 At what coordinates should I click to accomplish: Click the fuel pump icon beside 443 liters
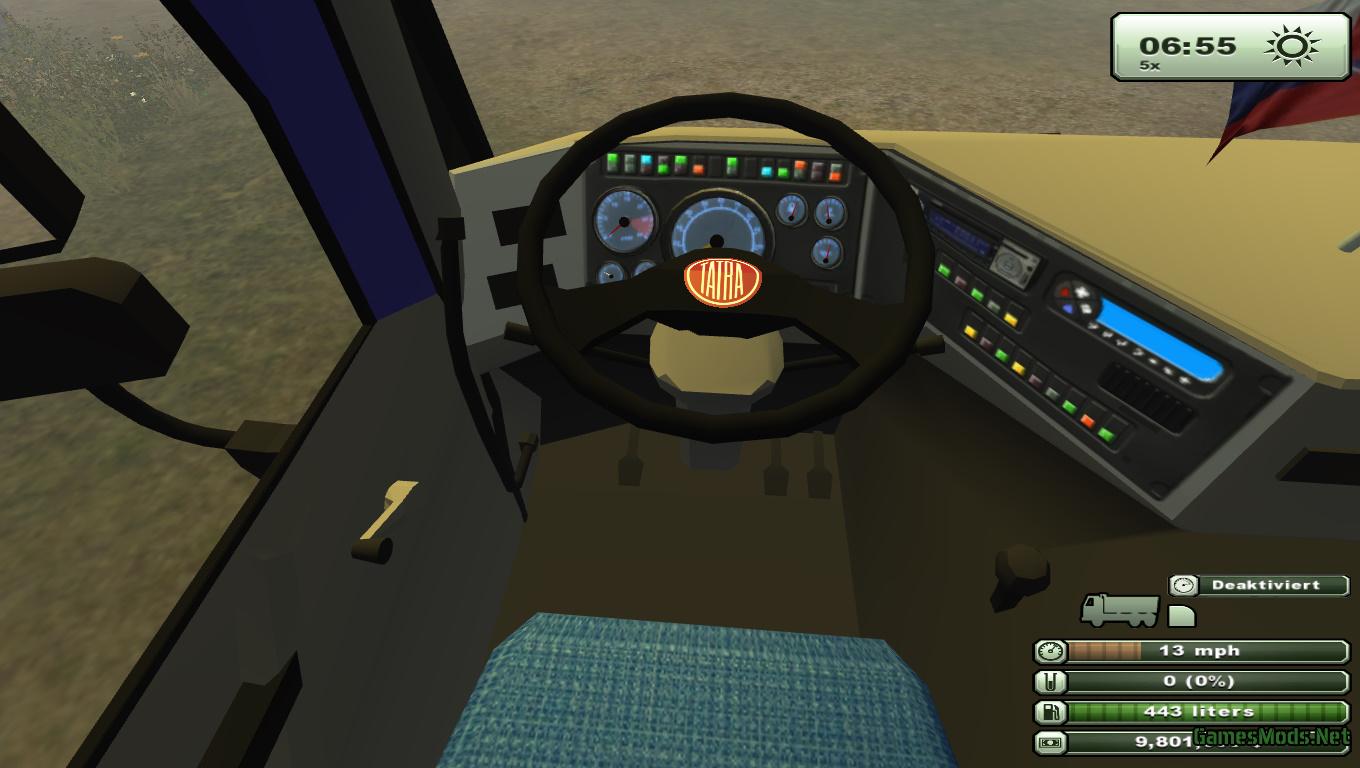1052,712
